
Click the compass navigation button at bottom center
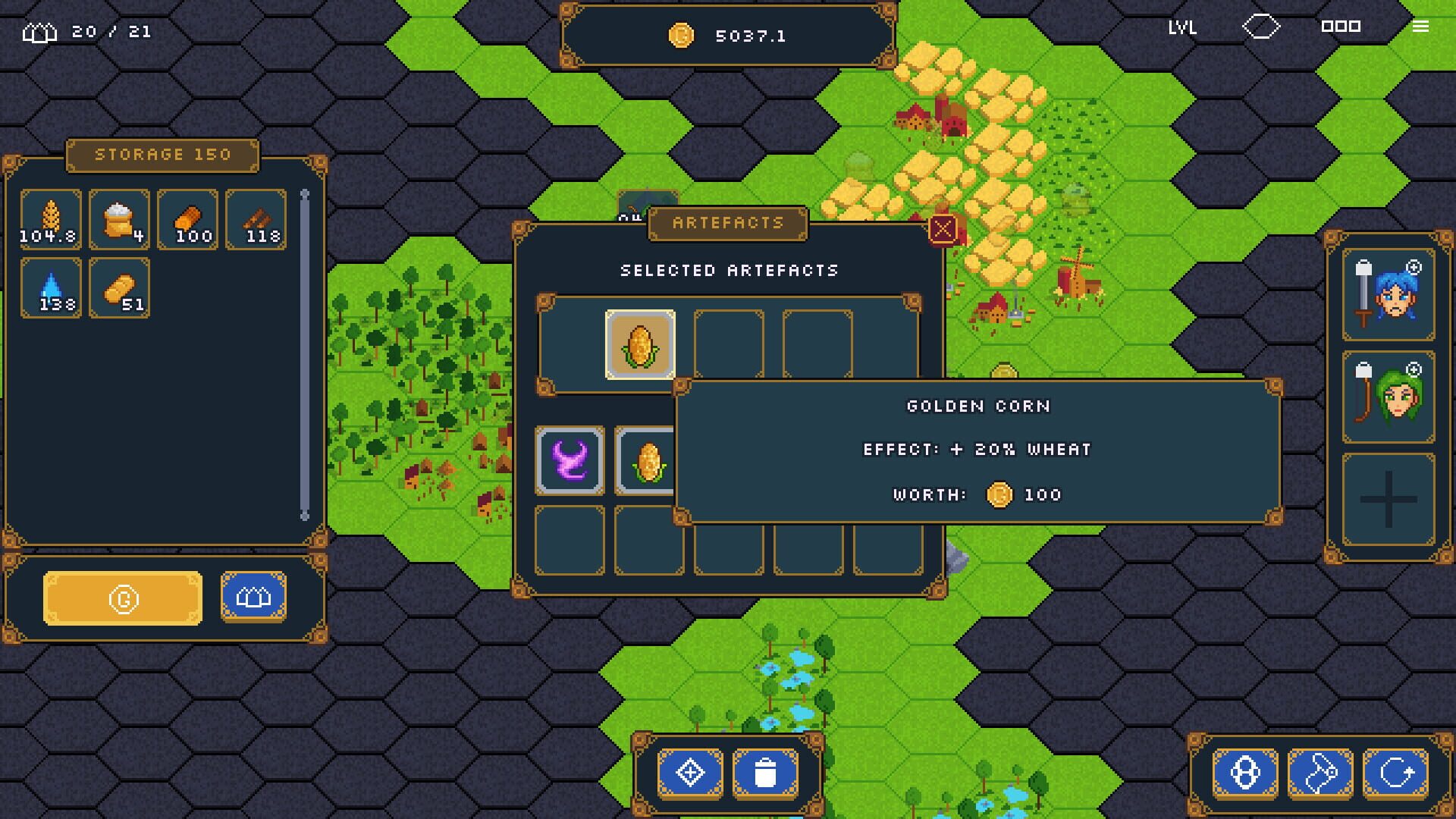click(x=689, y=771)
